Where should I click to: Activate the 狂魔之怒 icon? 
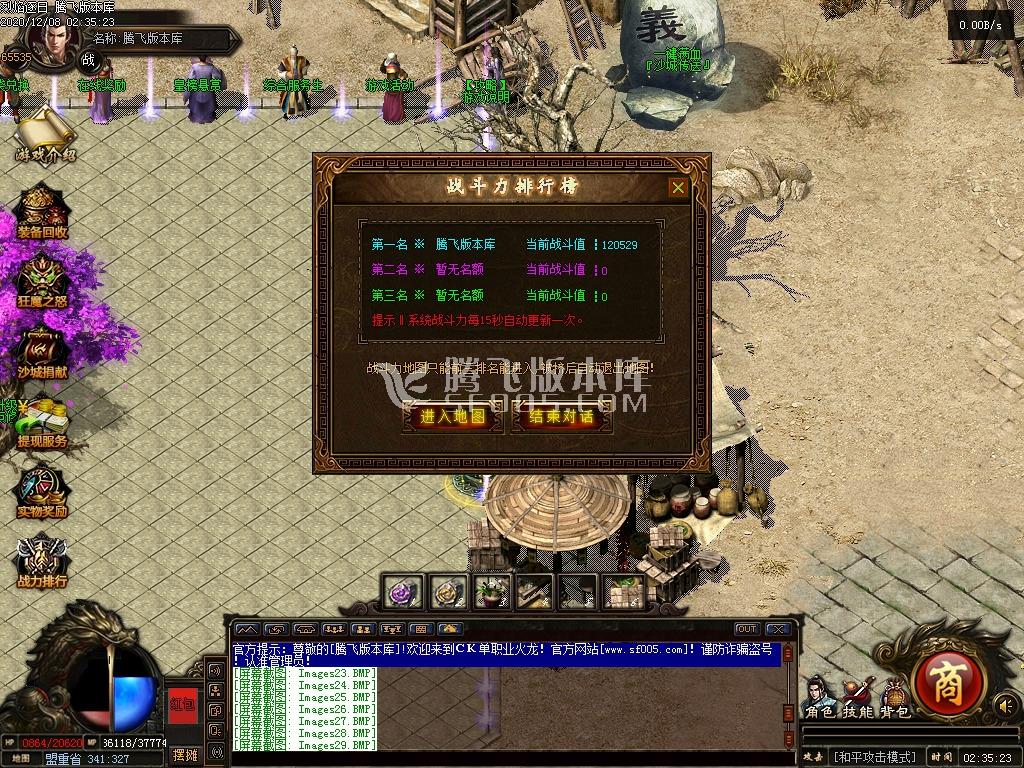click(x=42, y=281)
